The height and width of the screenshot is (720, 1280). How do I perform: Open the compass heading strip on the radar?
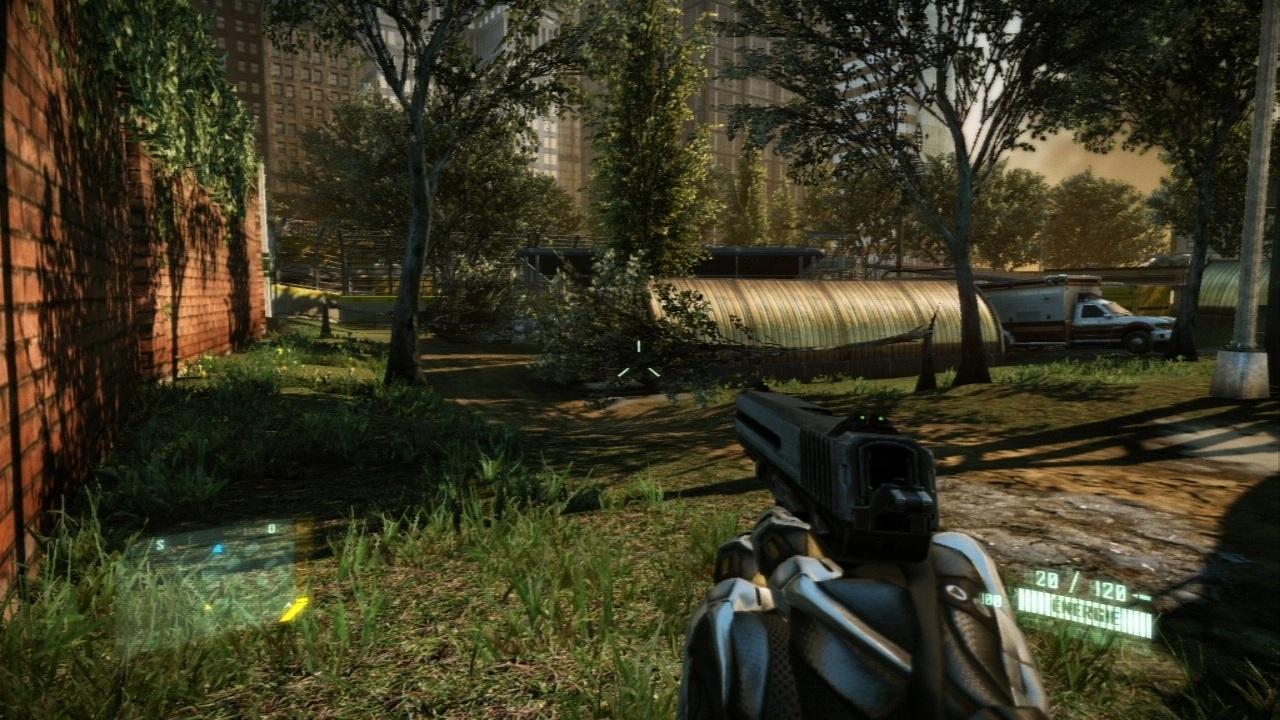215,533
